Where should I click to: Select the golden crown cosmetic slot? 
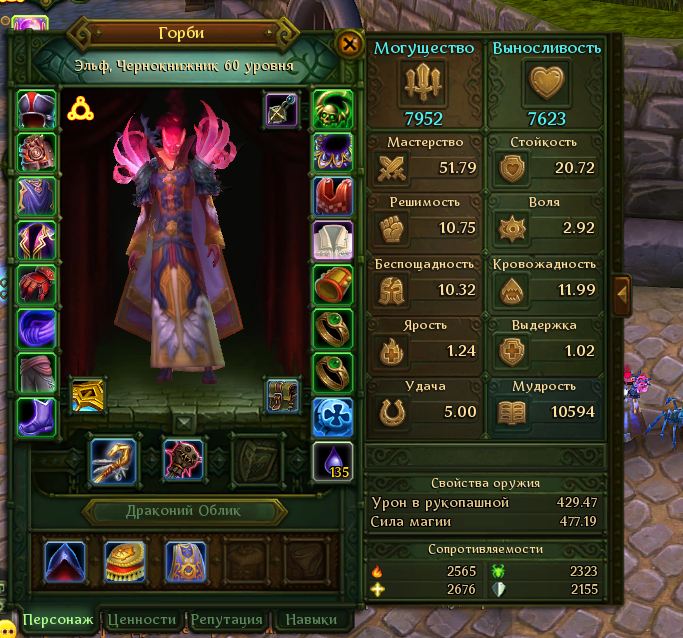coord(122,561)
